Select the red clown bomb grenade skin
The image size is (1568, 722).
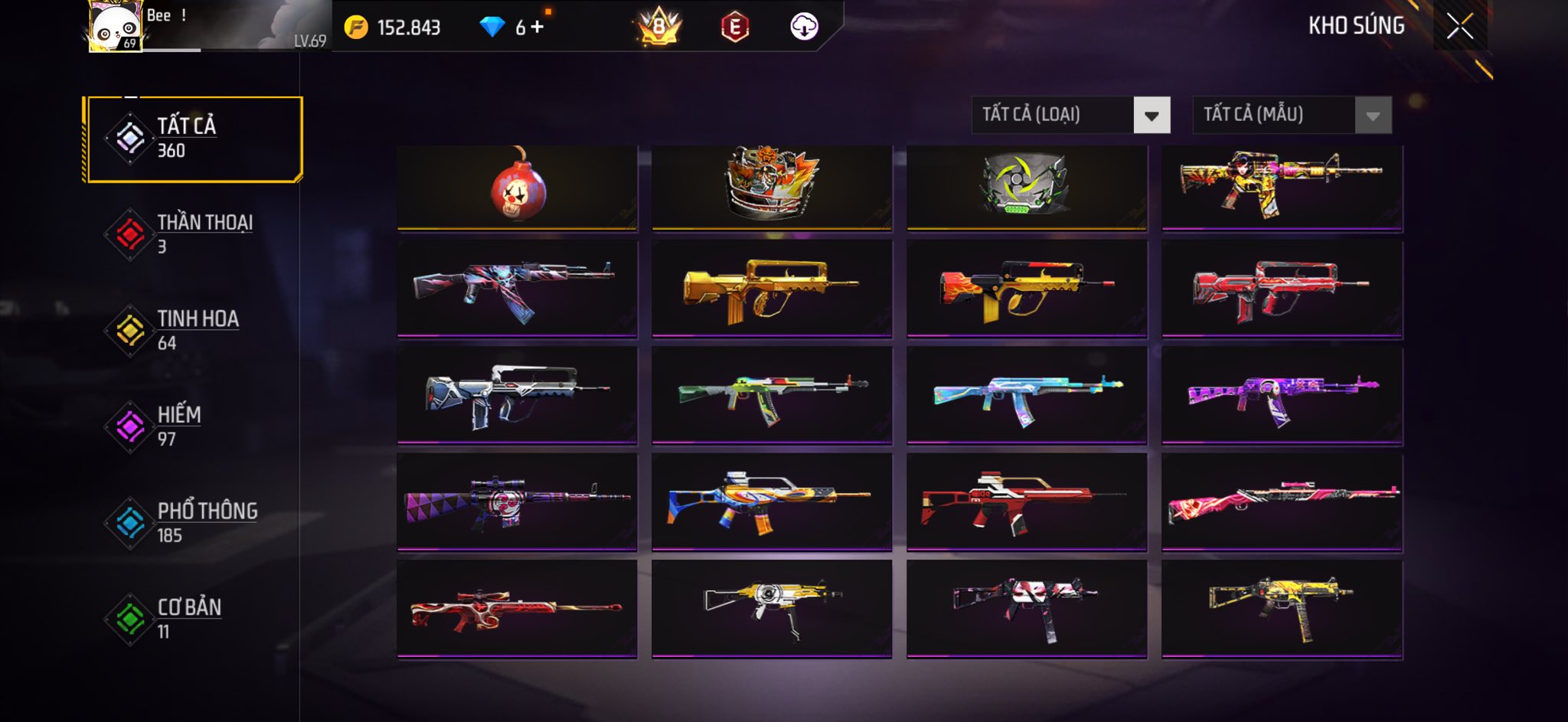click(518, 187)
